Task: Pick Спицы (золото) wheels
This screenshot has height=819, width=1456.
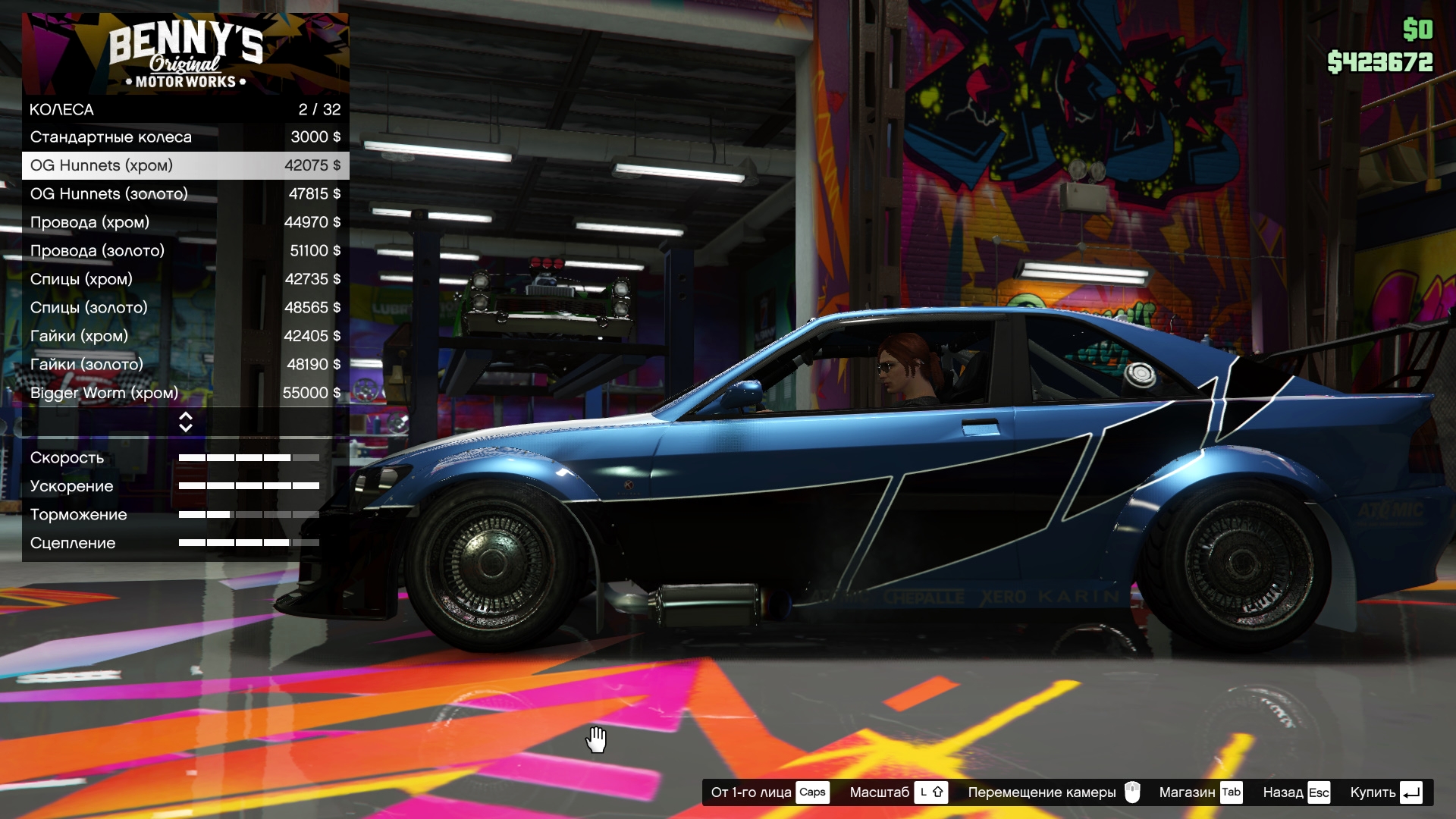Action: (x=185, y=308)
